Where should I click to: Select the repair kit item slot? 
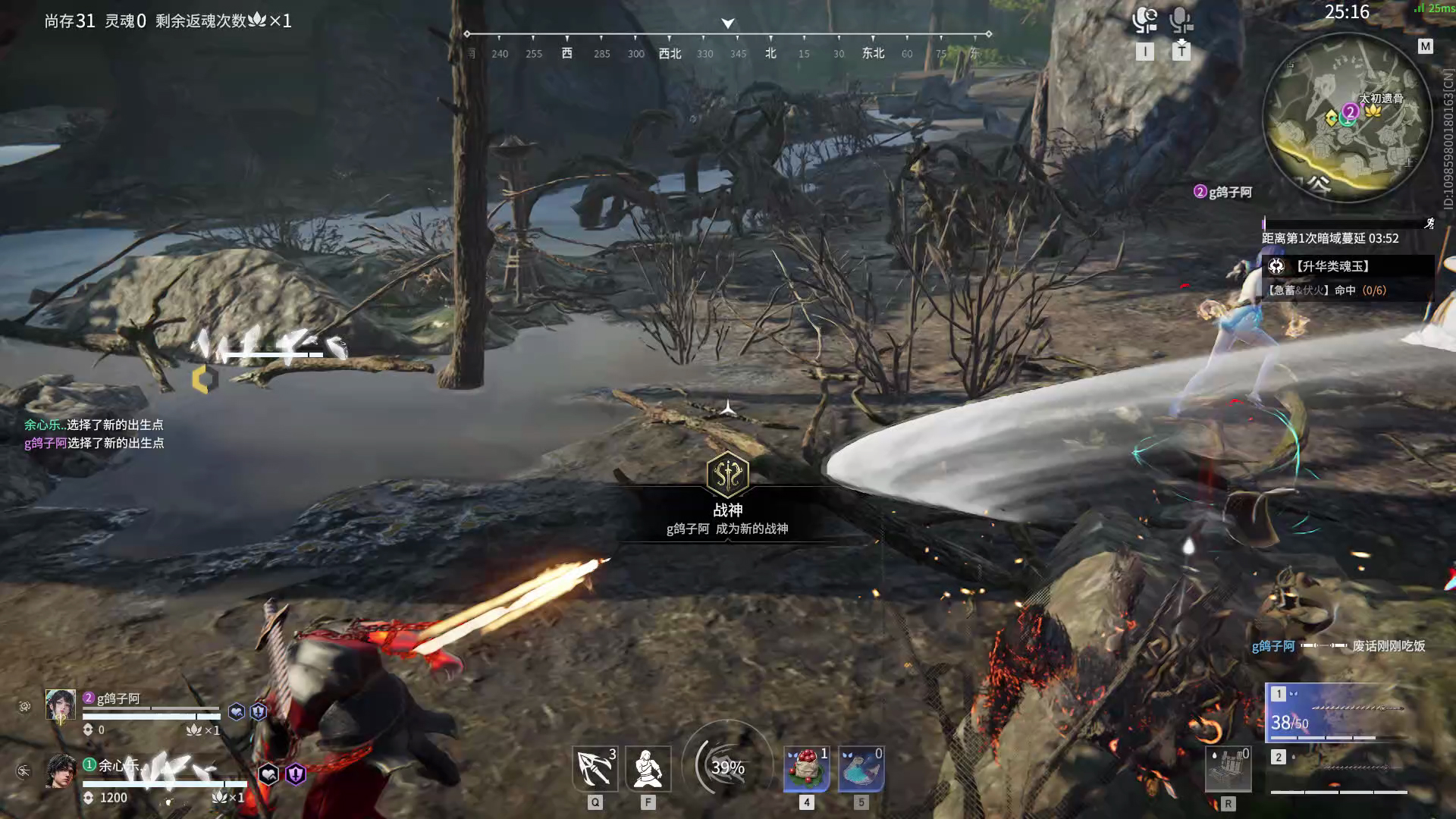pyautogui.click(x=1228, y=768)
